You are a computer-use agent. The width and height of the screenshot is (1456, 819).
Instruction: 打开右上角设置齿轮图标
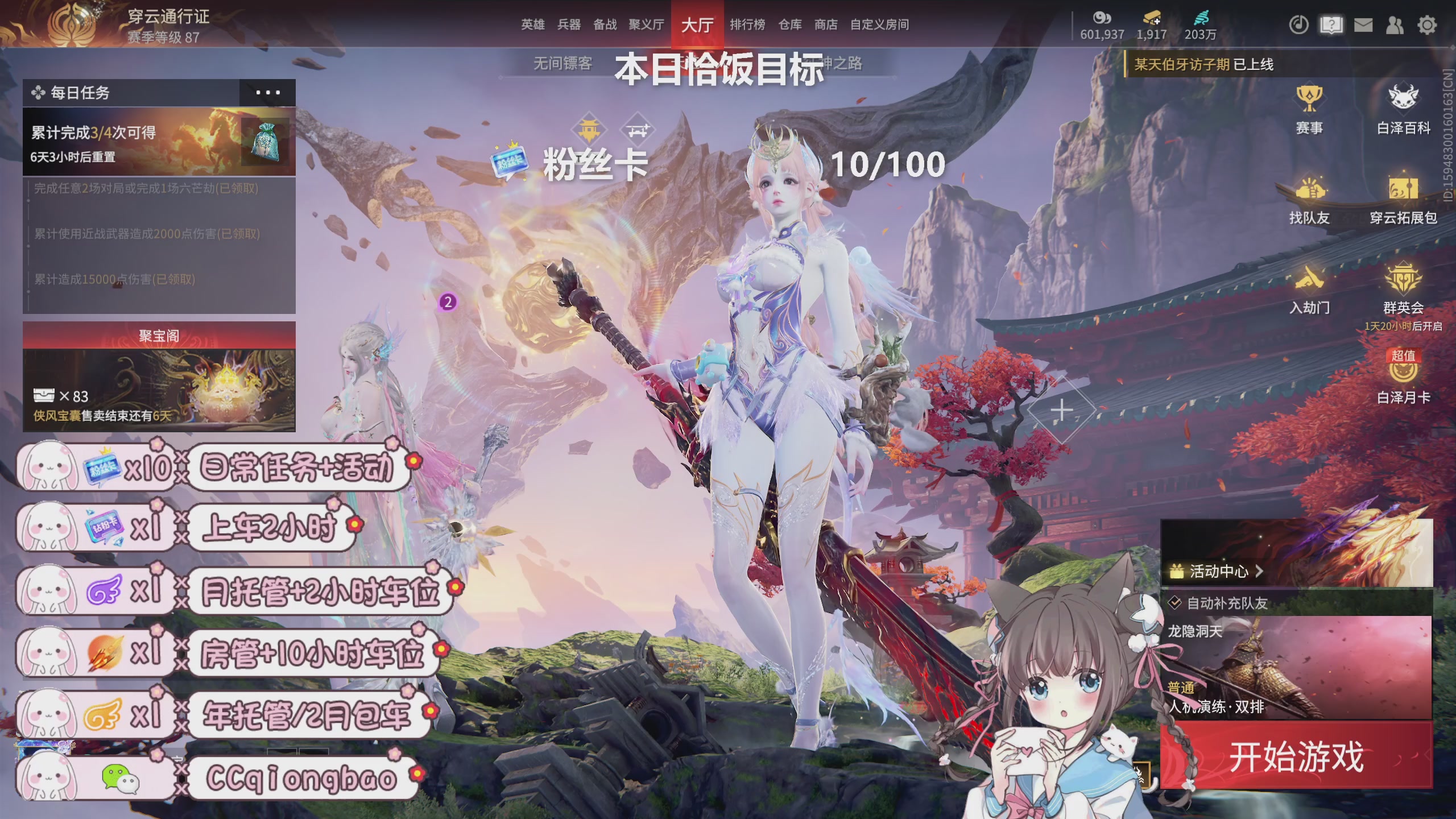coord(1426,25)
